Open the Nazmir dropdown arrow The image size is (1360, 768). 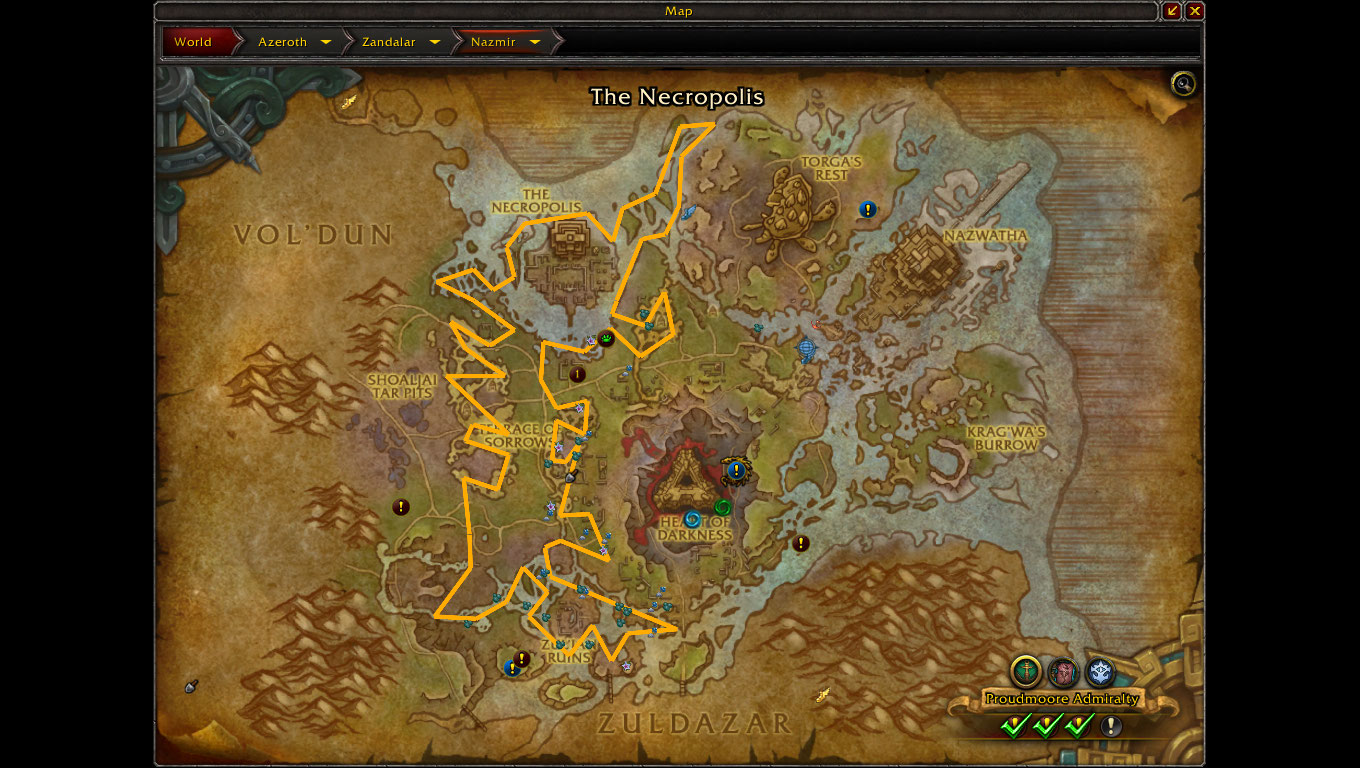click(x=535, y=42)
